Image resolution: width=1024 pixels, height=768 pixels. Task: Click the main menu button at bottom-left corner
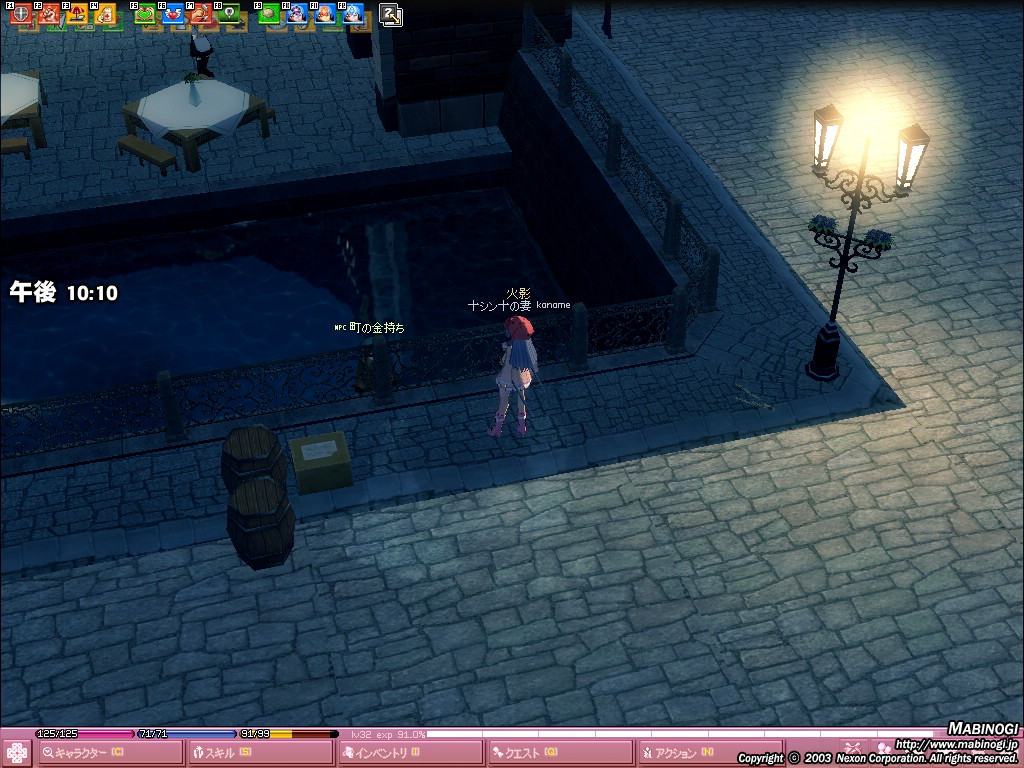17,753
